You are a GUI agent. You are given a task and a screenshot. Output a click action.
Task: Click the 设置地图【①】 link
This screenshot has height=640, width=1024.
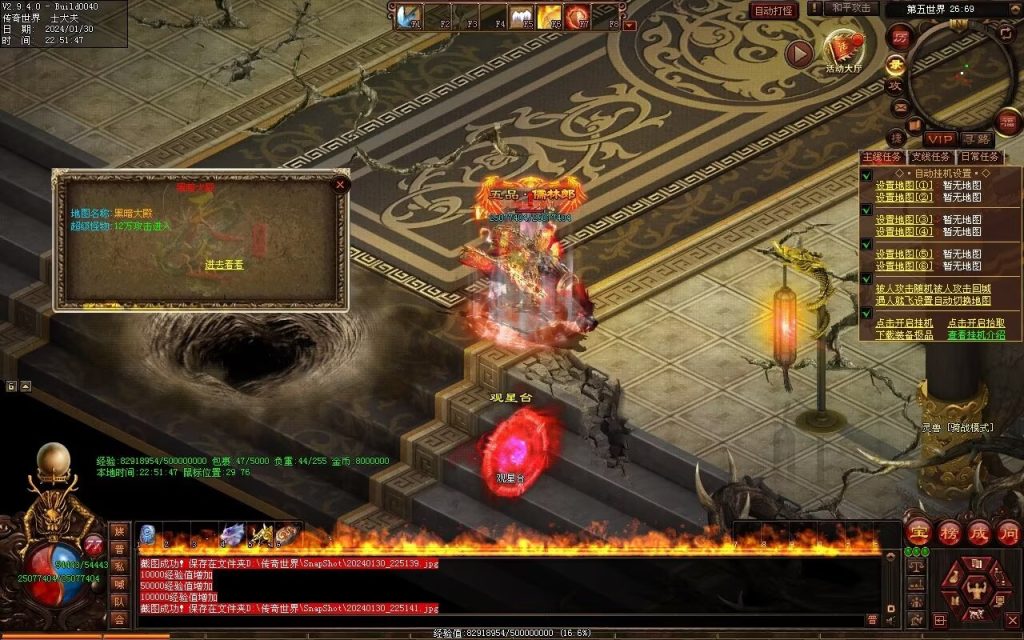coord(904,185)
